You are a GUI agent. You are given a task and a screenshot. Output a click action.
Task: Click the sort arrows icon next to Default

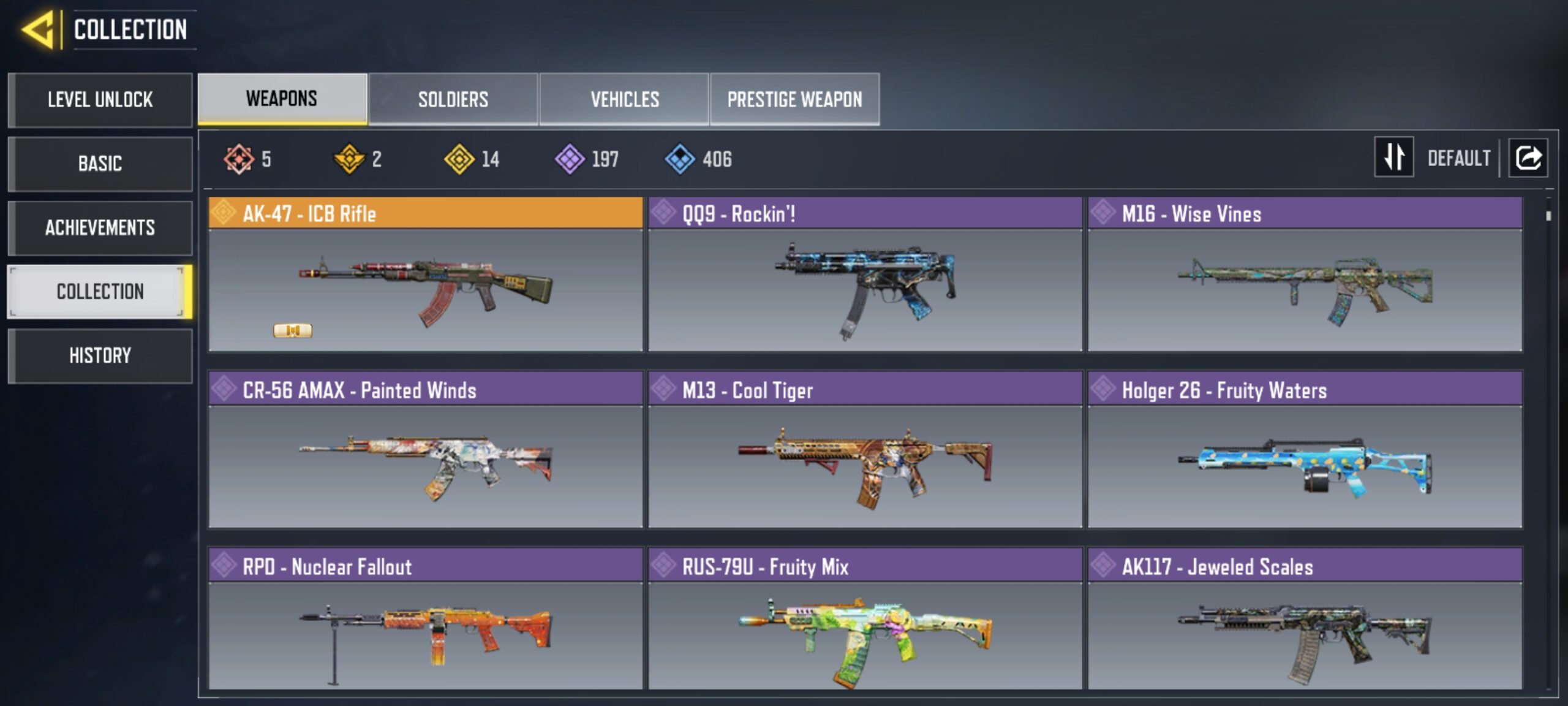pos(1393,158)
